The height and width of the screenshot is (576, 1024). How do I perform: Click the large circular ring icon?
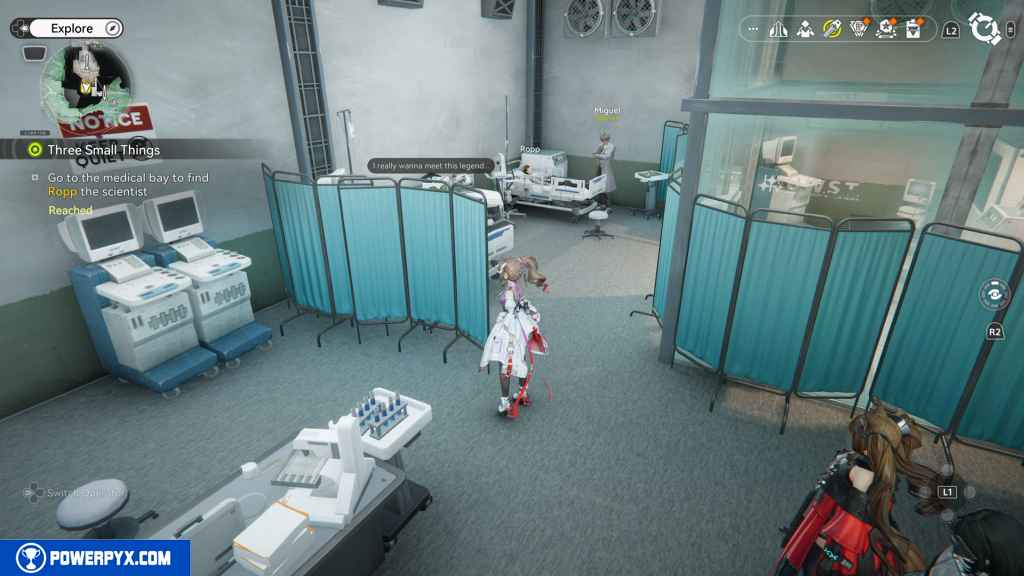985,29
